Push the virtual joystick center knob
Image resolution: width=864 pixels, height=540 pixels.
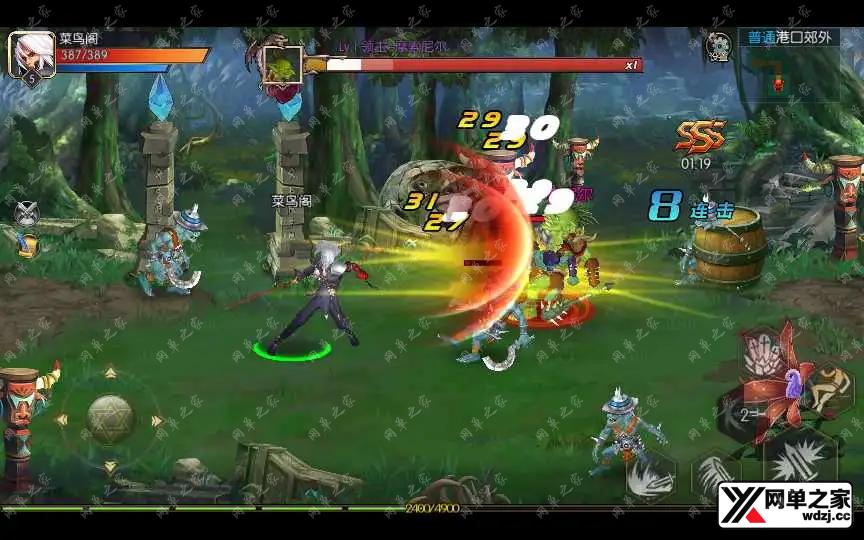pos(110,420)
